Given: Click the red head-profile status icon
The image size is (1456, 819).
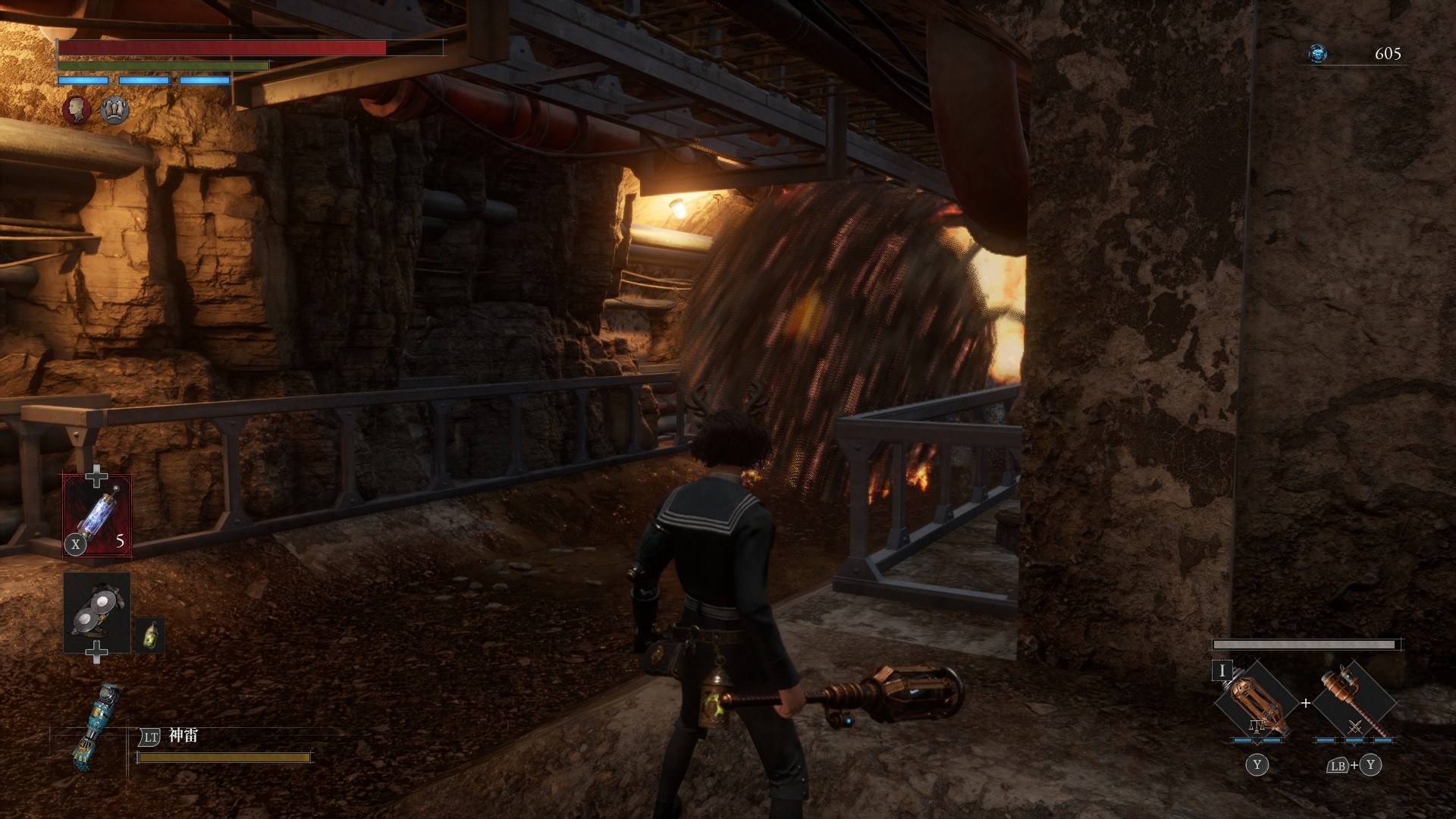Looking at the screenshot, I should click(76, 109).
